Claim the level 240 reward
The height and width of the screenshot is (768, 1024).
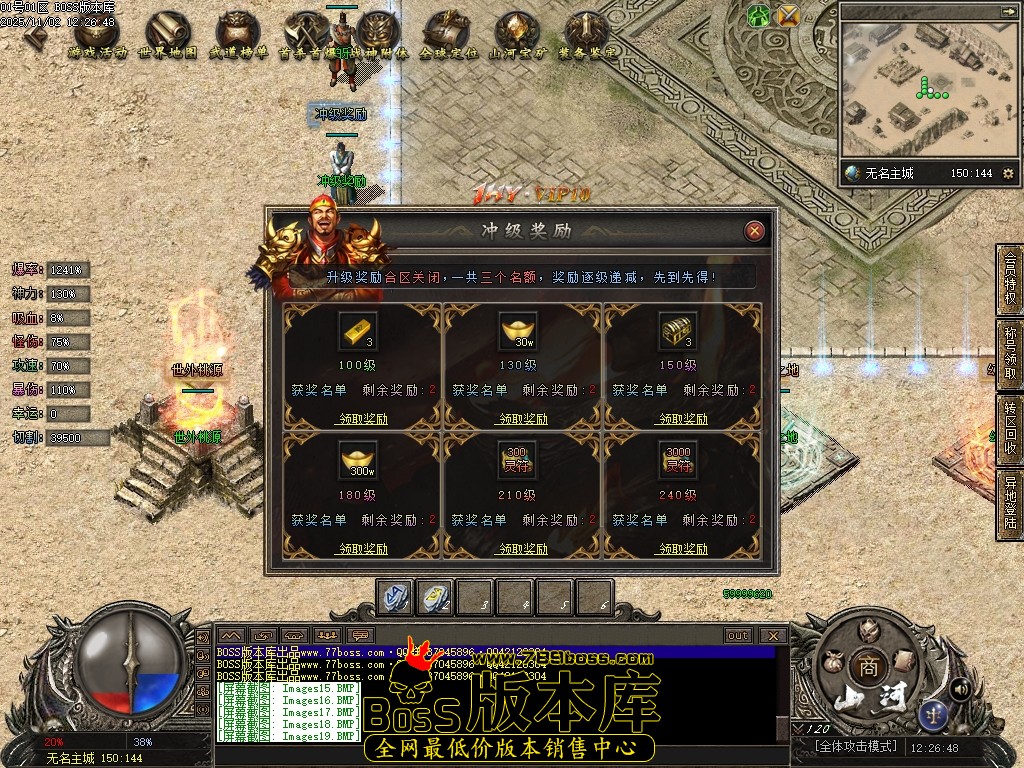[681, 549]
